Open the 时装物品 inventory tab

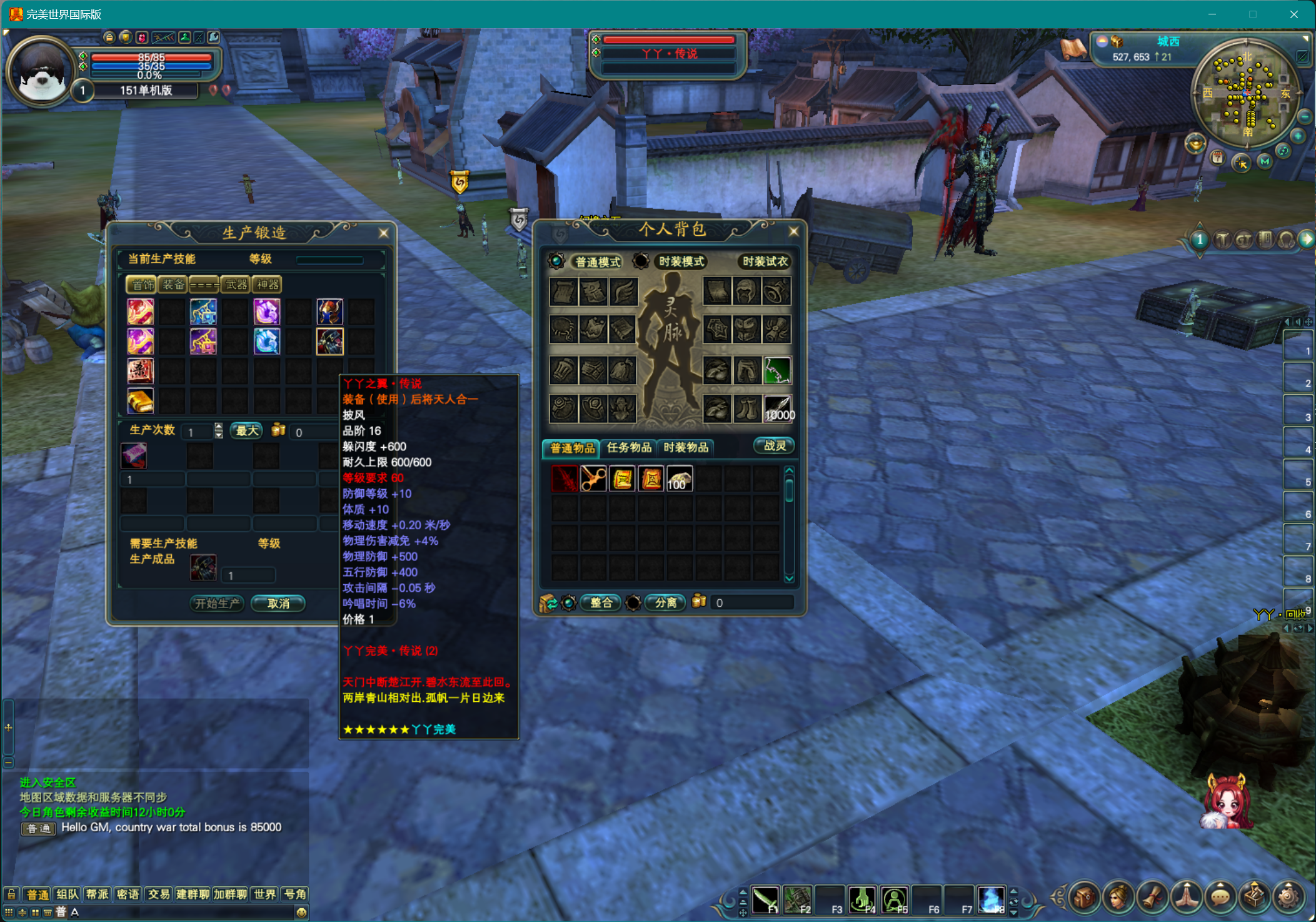pyautogui.click(x=686, y=448)
